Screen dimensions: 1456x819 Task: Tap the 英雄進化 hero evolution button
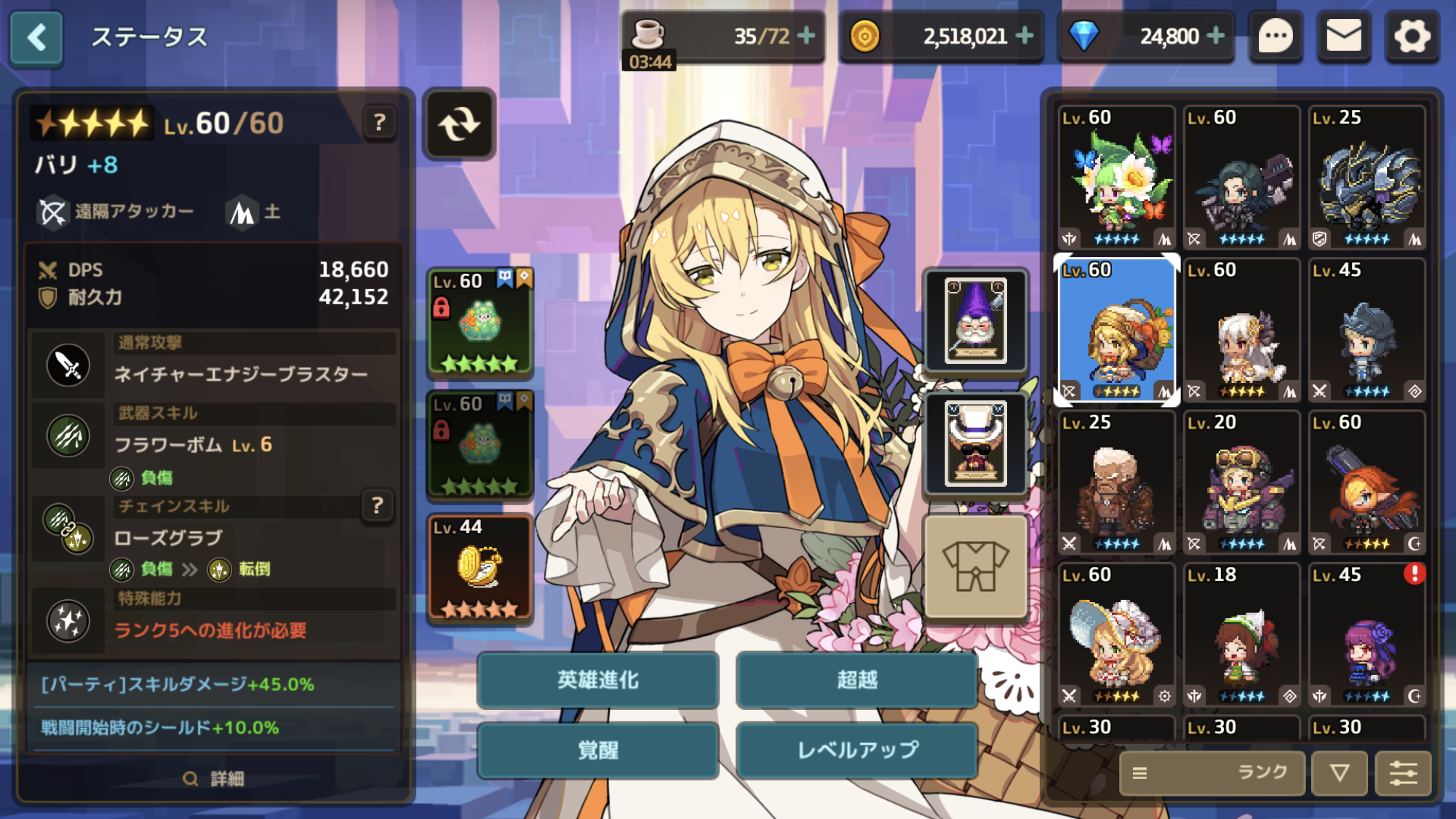tap(597, 680)
